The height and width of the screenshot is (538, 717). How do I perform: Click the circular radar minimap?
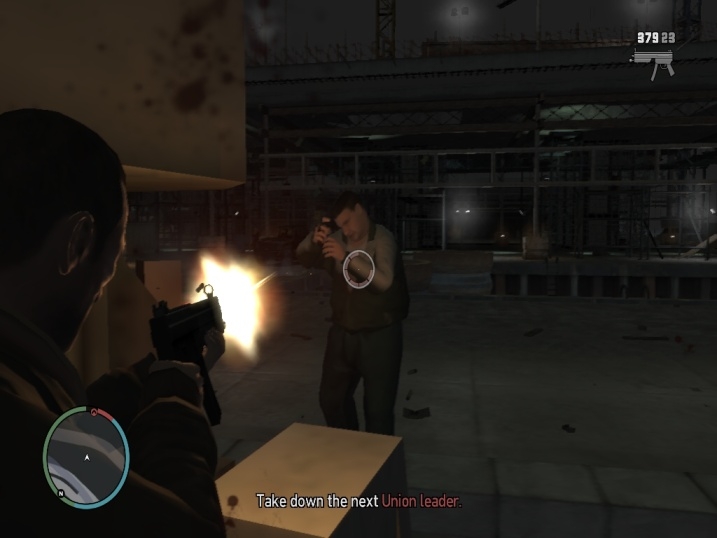pyautogui.click(x=86, y=456)
